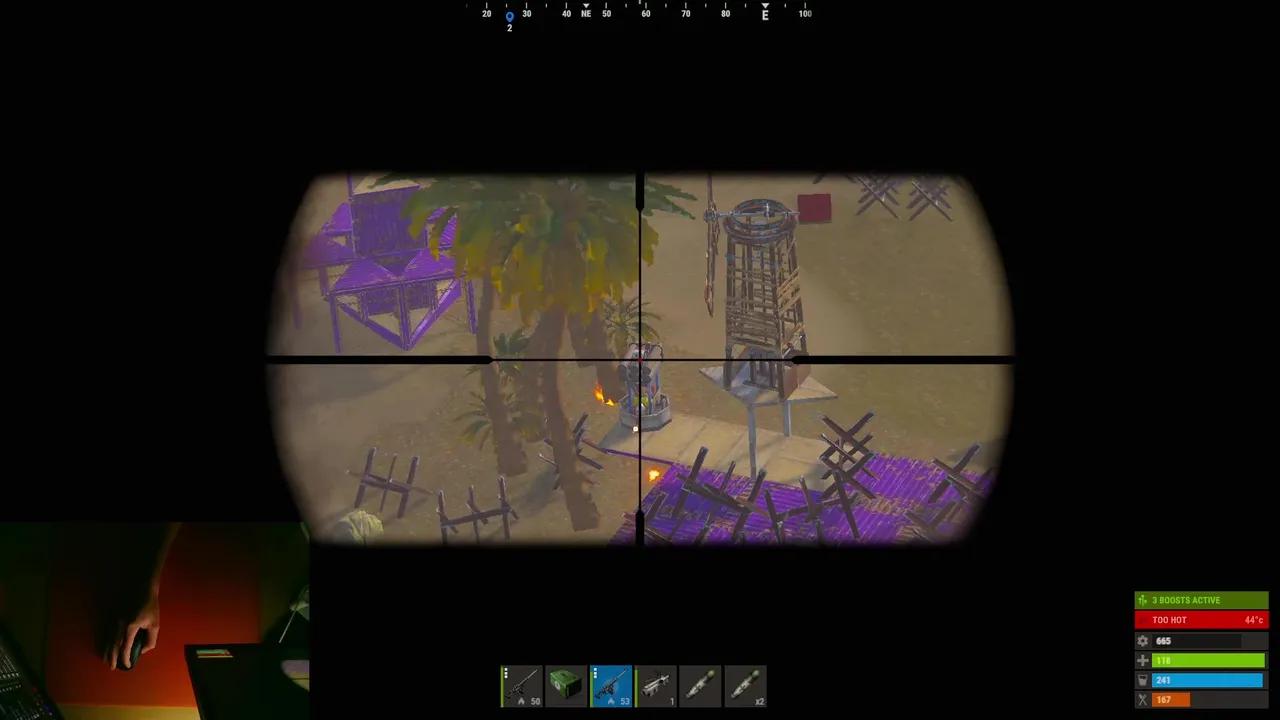
Task: Click the E direction marker on the compass
Action: (x=765, y=13)
